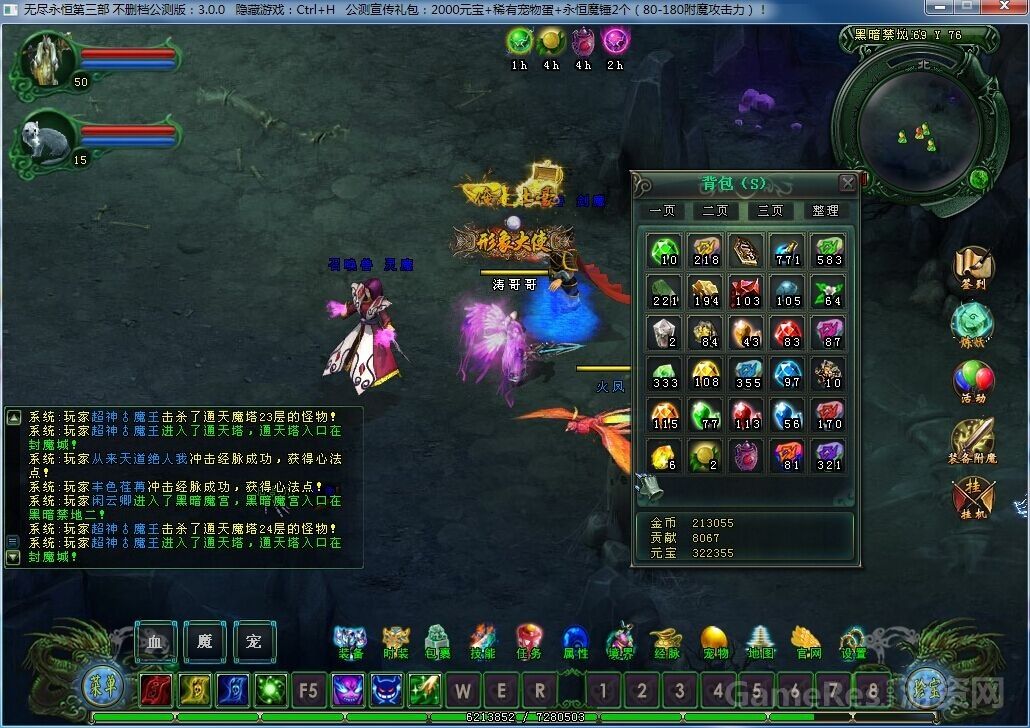Open the 装备附魔 equipment enchant menu
The image size is (1030, 728).
click(972, 440)
